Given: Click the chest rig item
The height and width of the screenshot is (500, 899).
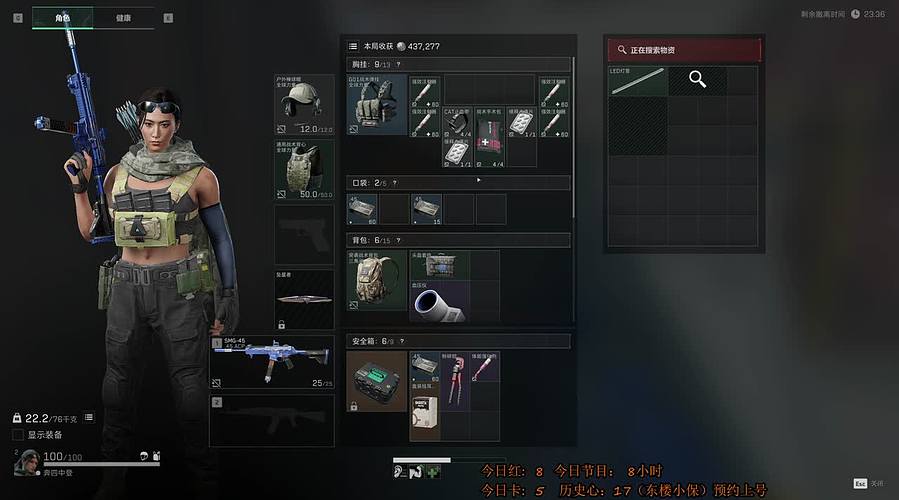Looking at the screenshot, I should [376, 104].
